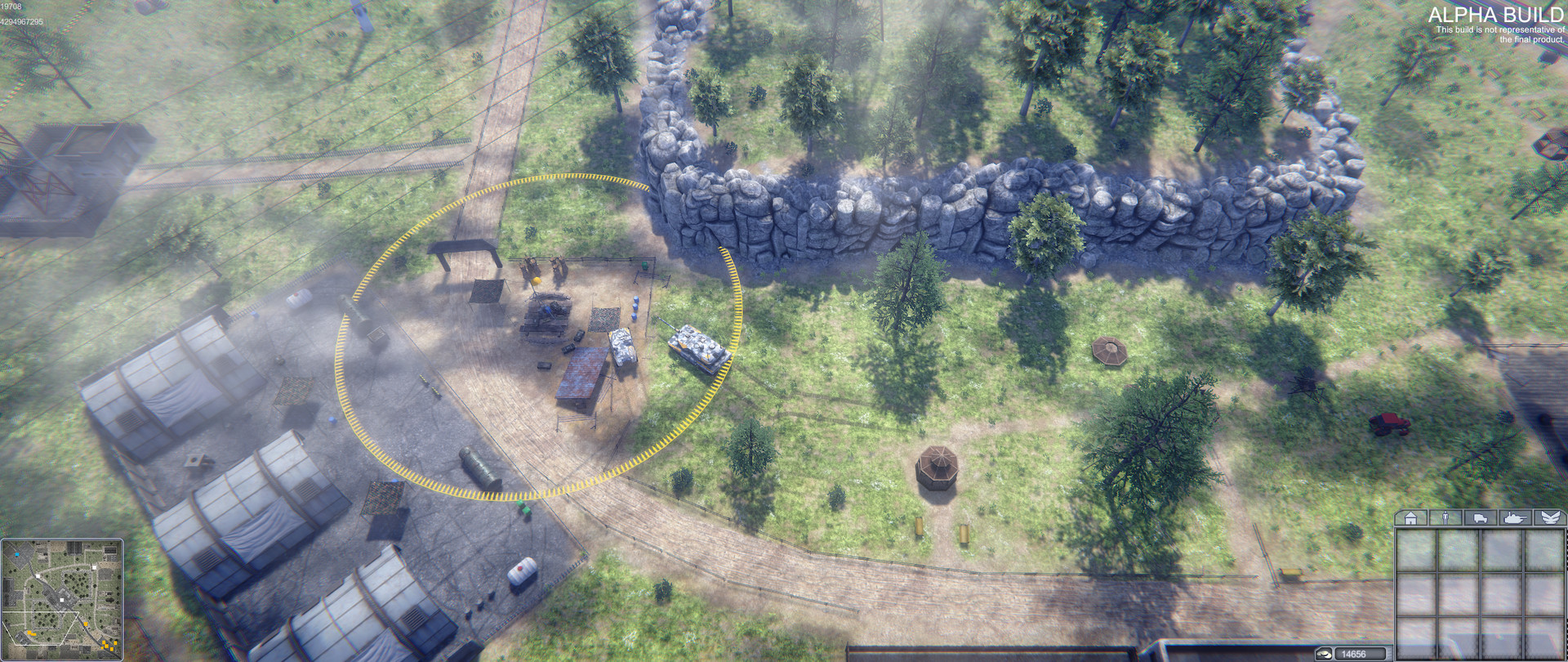Image resolution: width=1568 pixels, height=662 pixels.
Task: Switch to the winged special forces tab
Action: (1550, 517)
